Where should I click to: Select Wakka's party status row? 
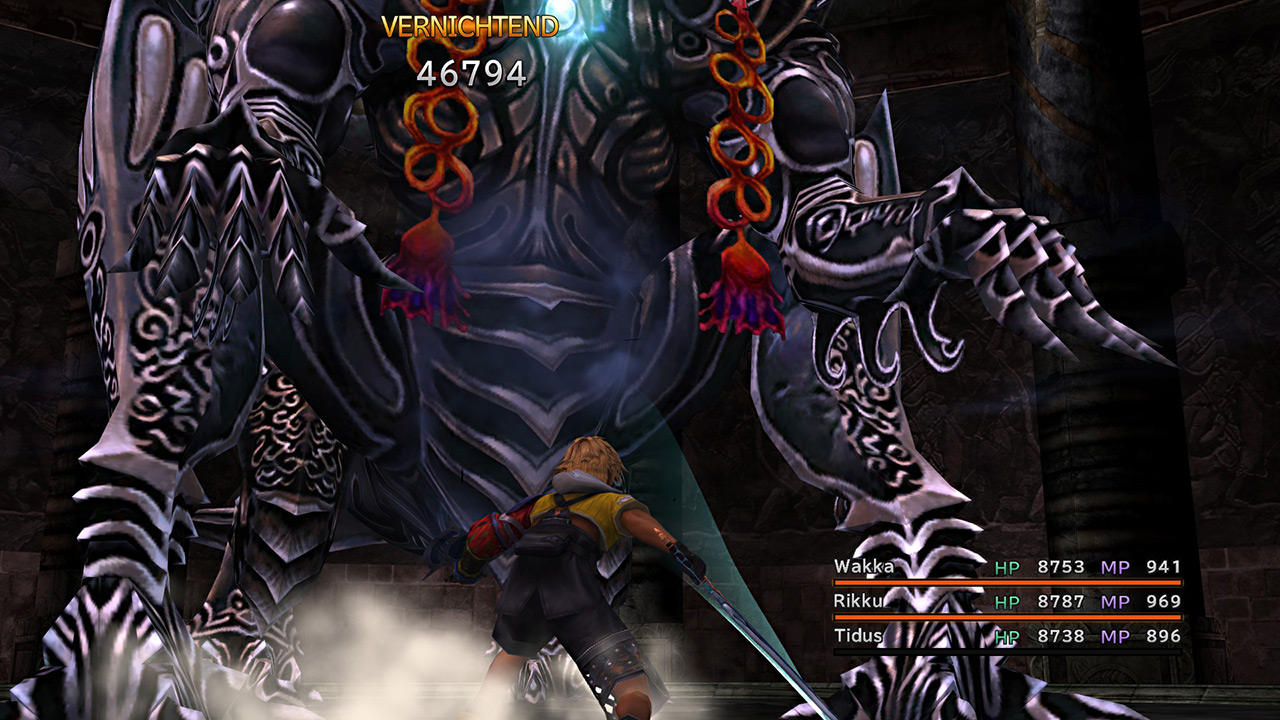[1007, 568]
